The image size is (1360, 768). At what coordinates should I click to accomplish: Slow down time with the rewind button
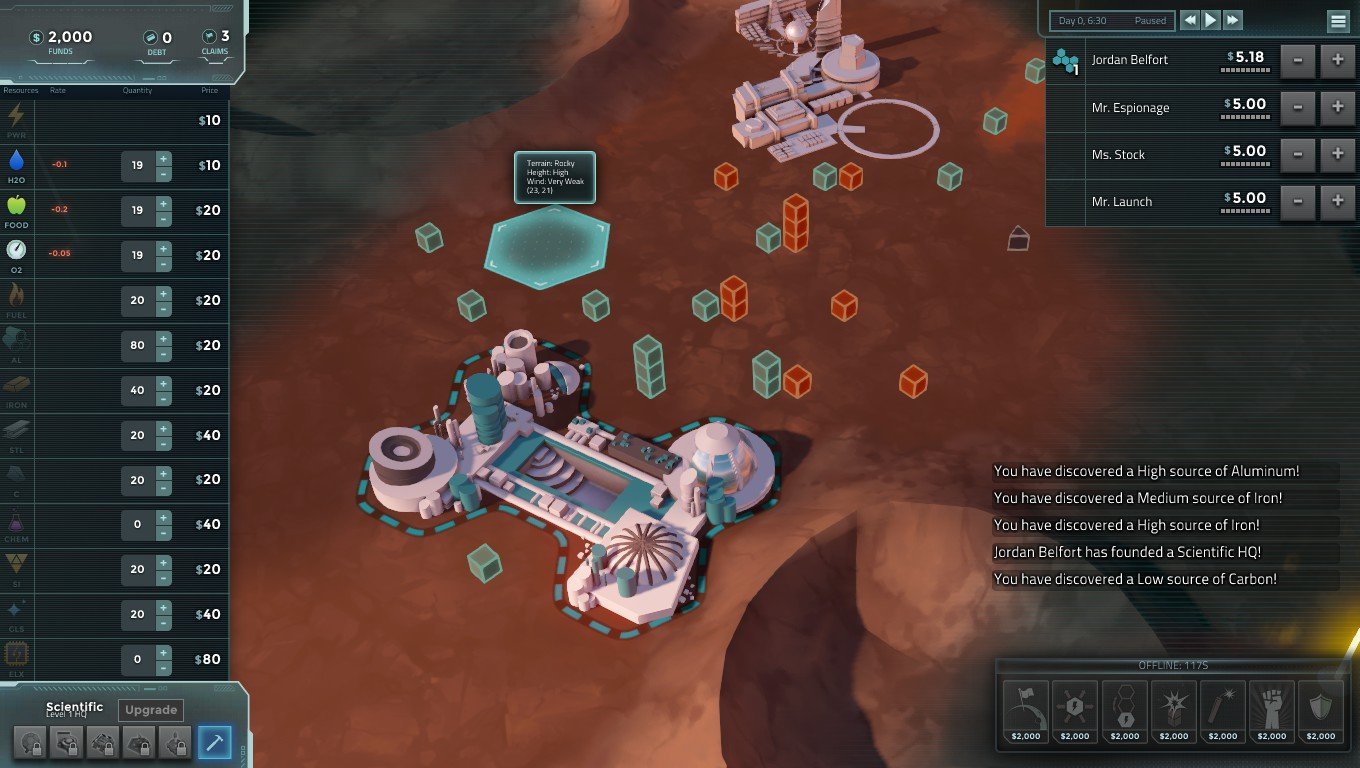point(1189,20)
